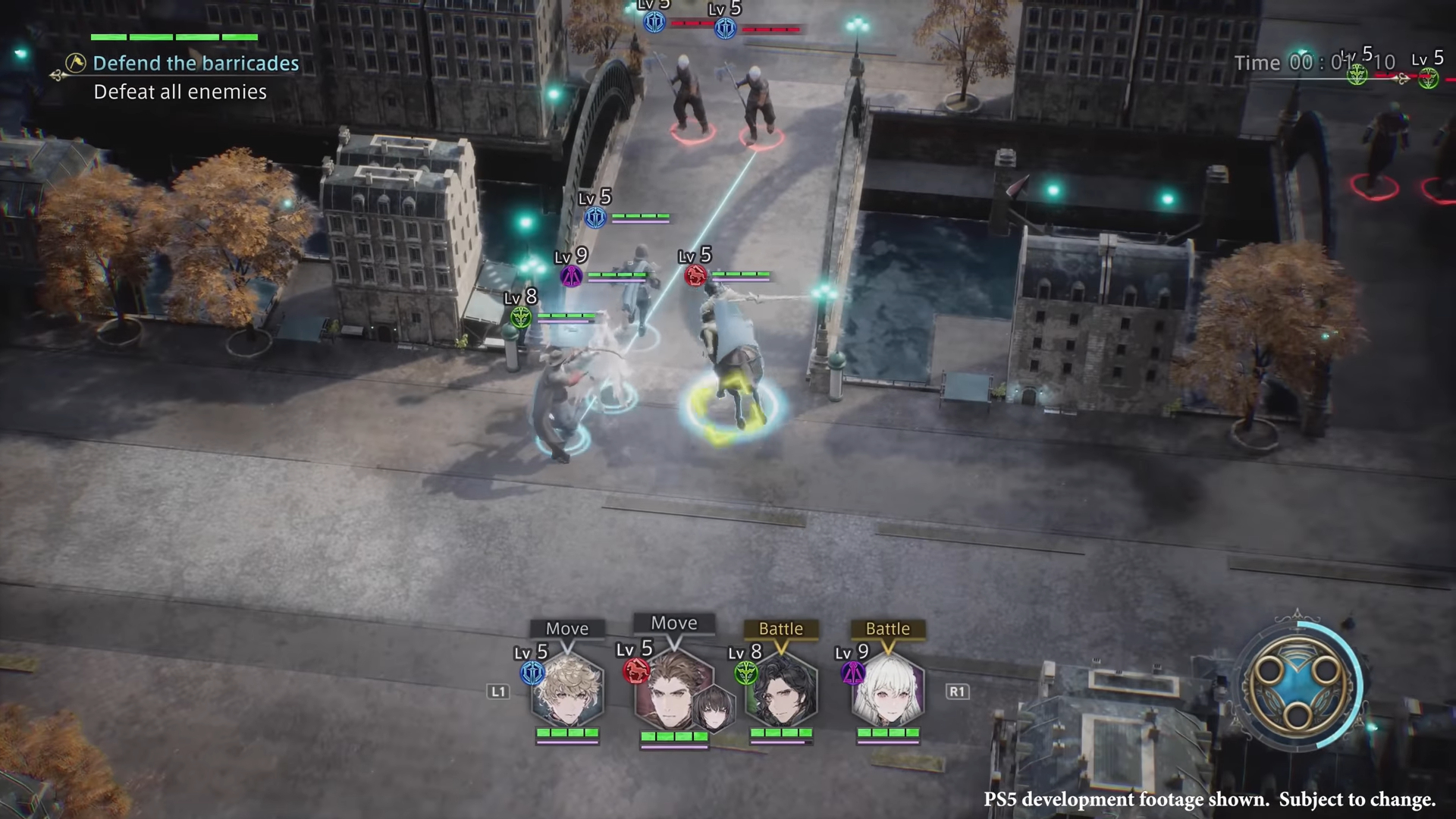Select the dark-haired Lv 8 unit portrait

[x=781, y=692]
